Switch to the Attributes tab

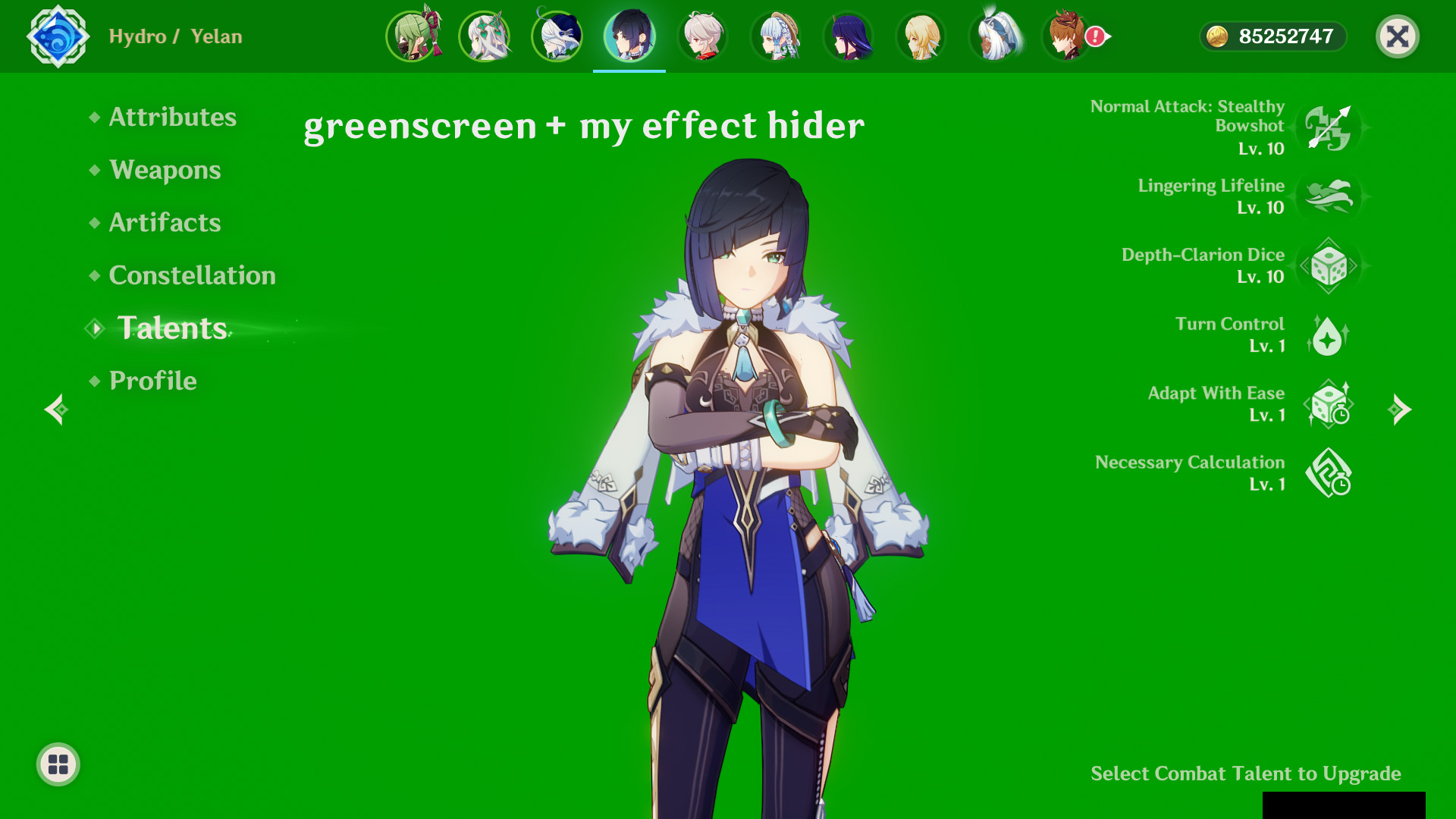point(171,117)
